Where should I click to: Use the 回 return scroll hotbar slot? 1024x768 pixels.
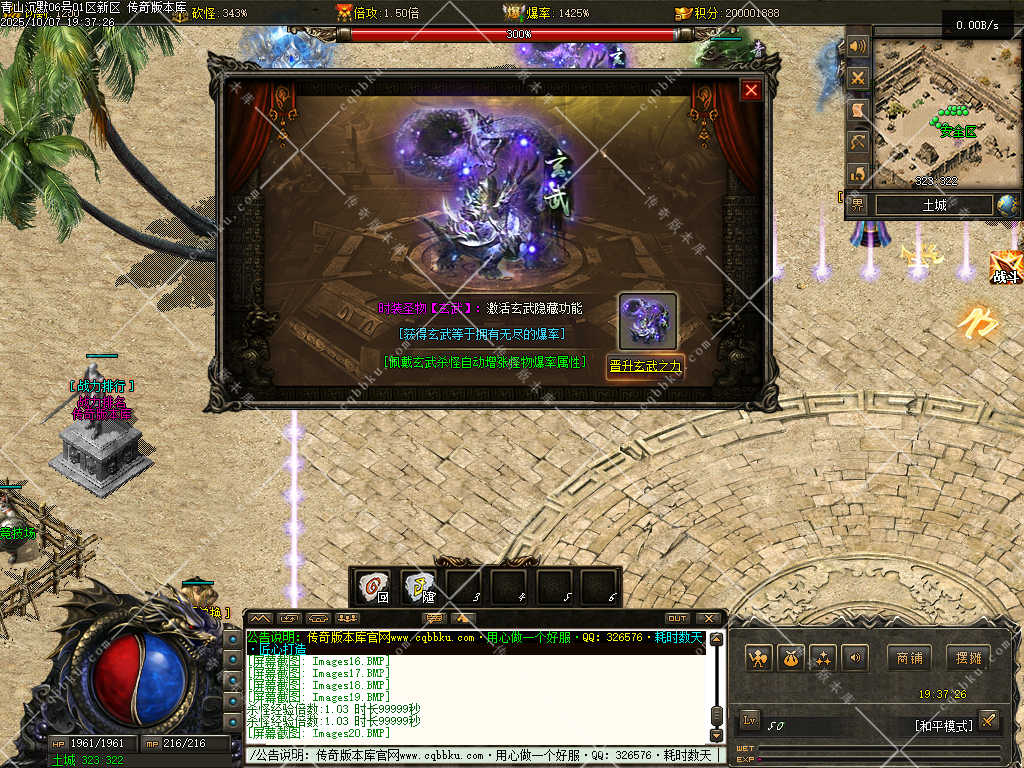pyautogui.click(x=374, y=586)
